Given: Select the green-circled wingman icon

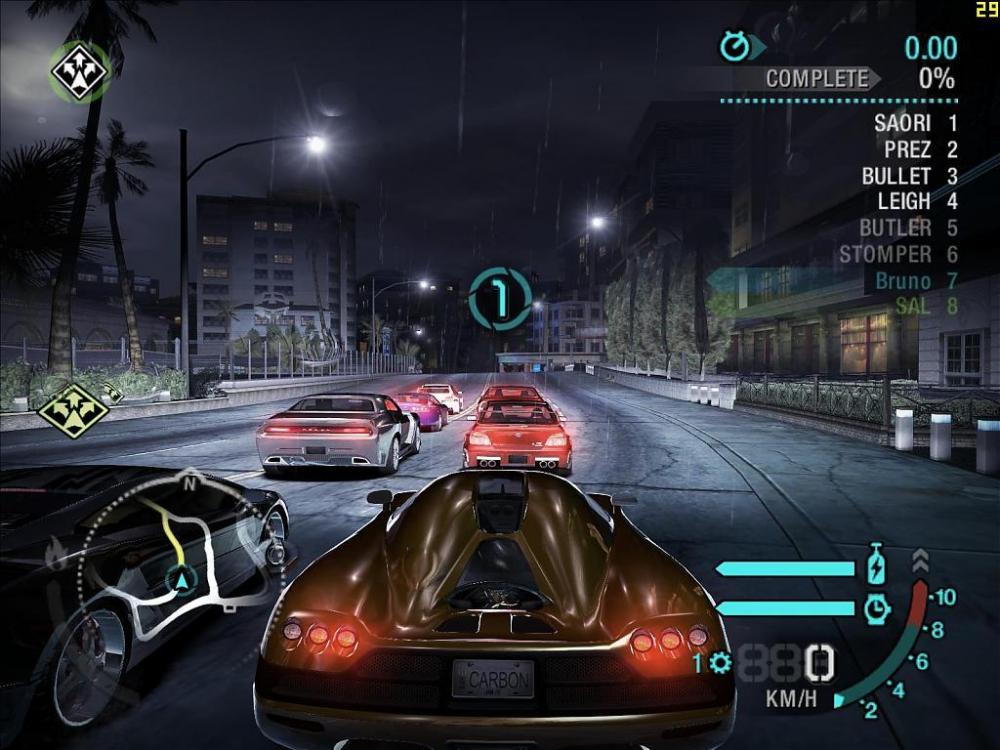Looking at the screenshot, I should 80,71.
